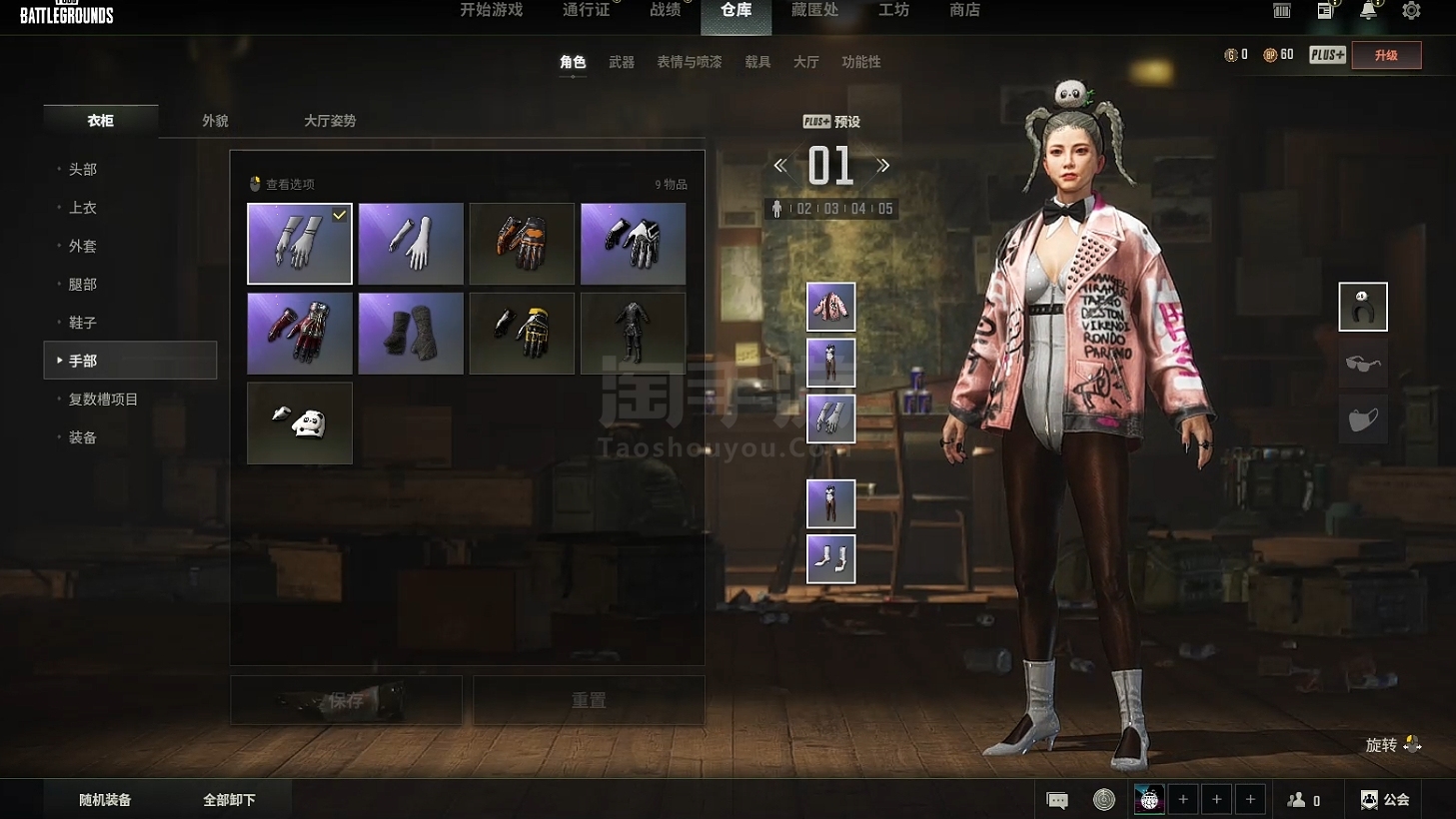Open the settings gear icon
The height and width of the screenshot is (819, 1456).
[x=1411, y=11]
